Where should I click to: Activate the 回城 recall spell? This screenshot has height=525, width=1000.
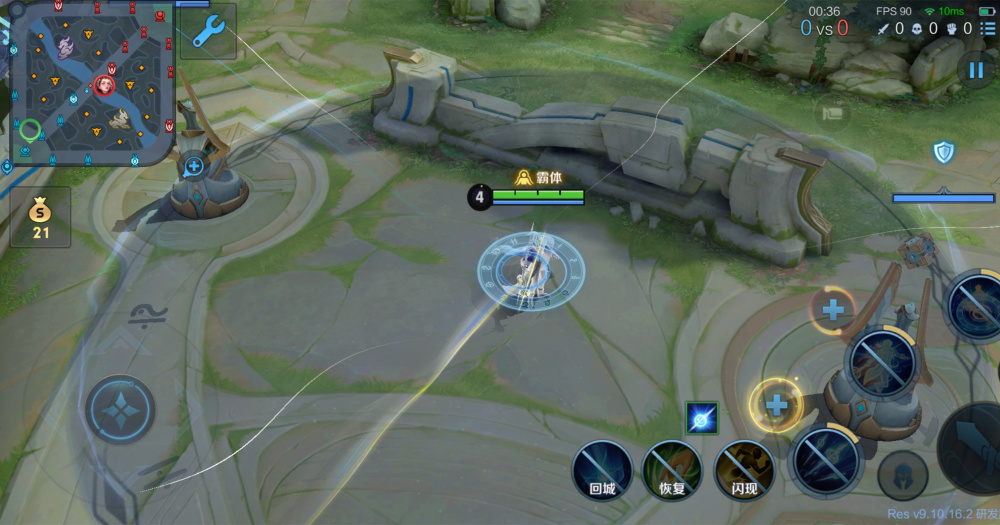pos(602,470)
